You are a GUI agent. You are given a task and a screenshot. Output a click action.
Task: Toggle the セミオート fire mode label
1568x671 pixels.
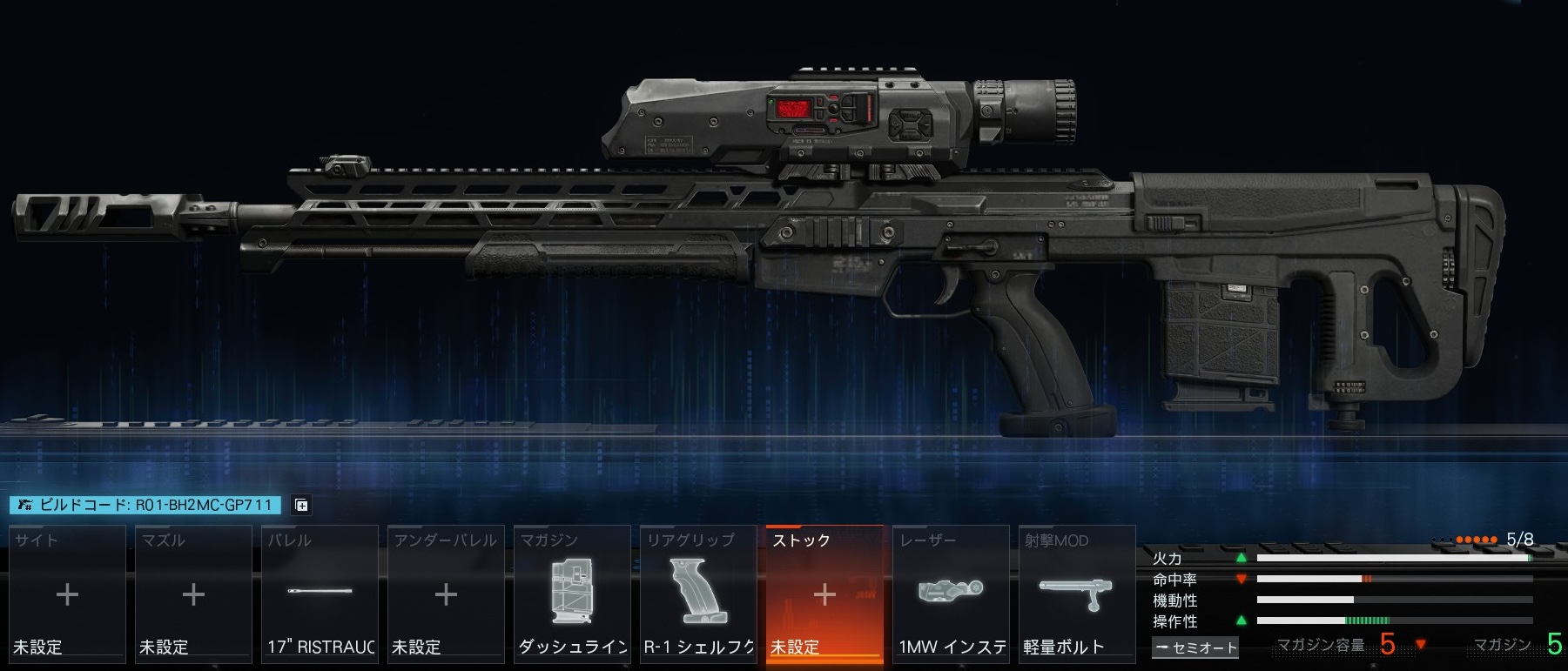pyautogui.click(x=1195, y=648)
